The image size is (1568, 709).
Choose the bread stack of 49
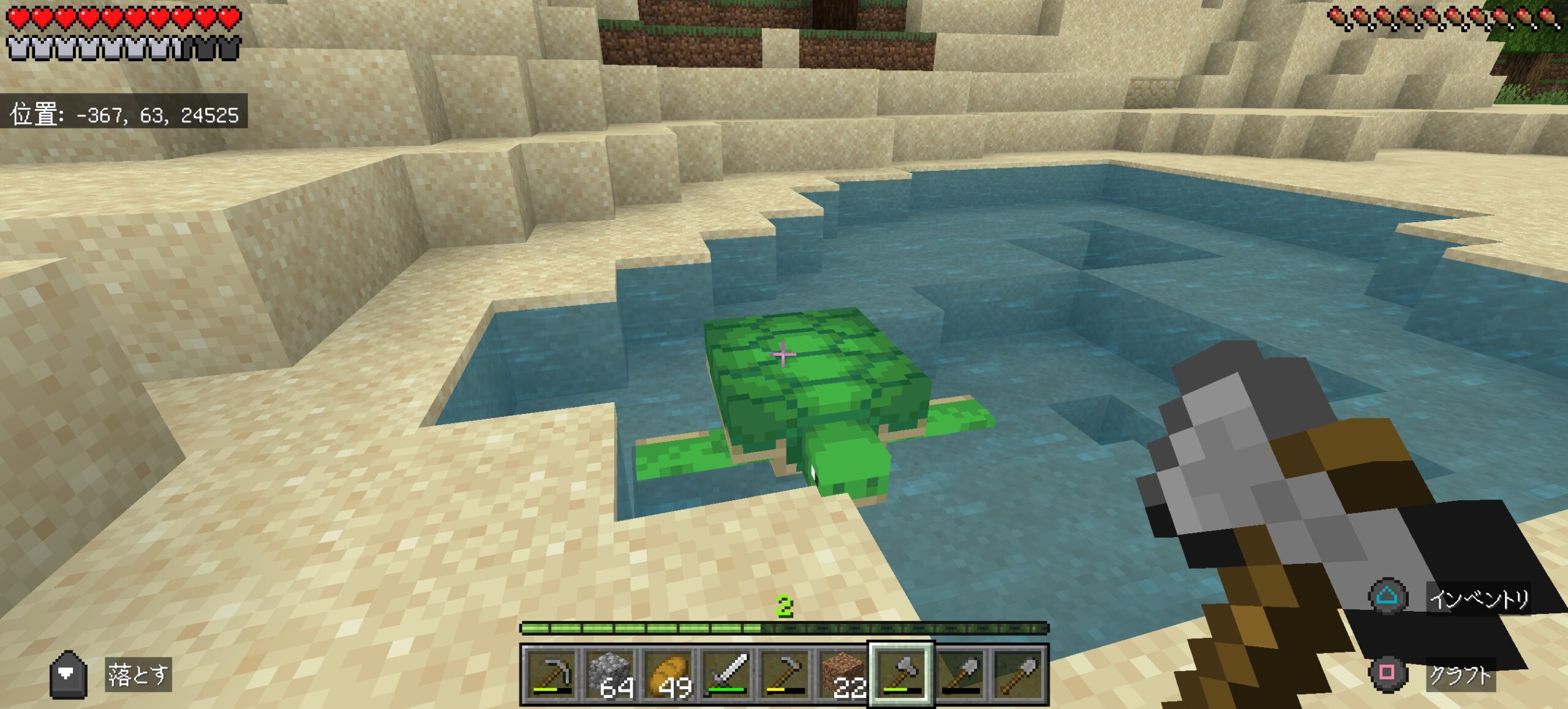(669, 673)
